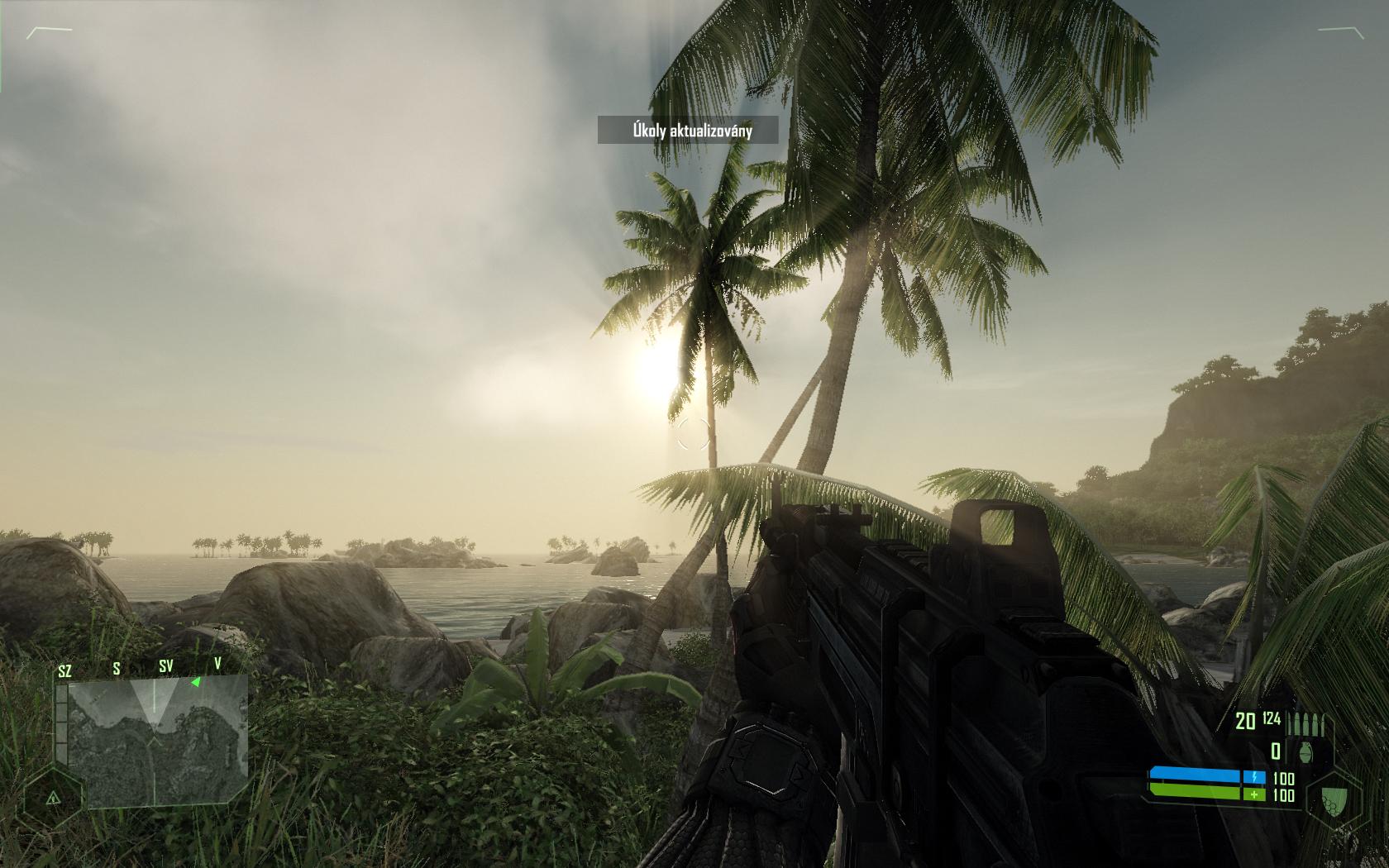1389x868 pixels.
Task: Click the triangle warning hexagon icon
Action: [x=51, y=798]
